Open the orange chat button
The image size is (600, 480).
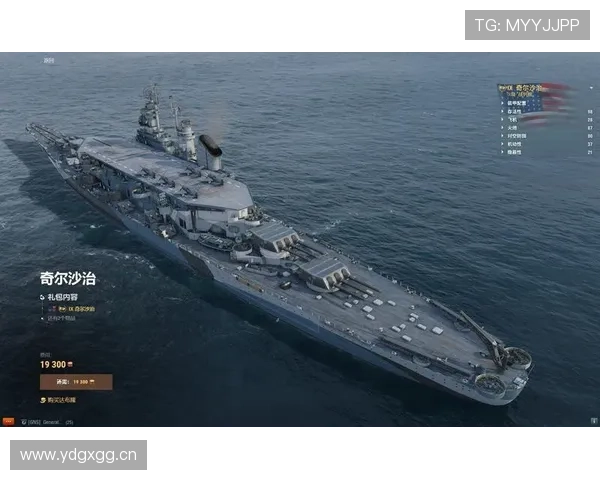click(x=8, y=422)
